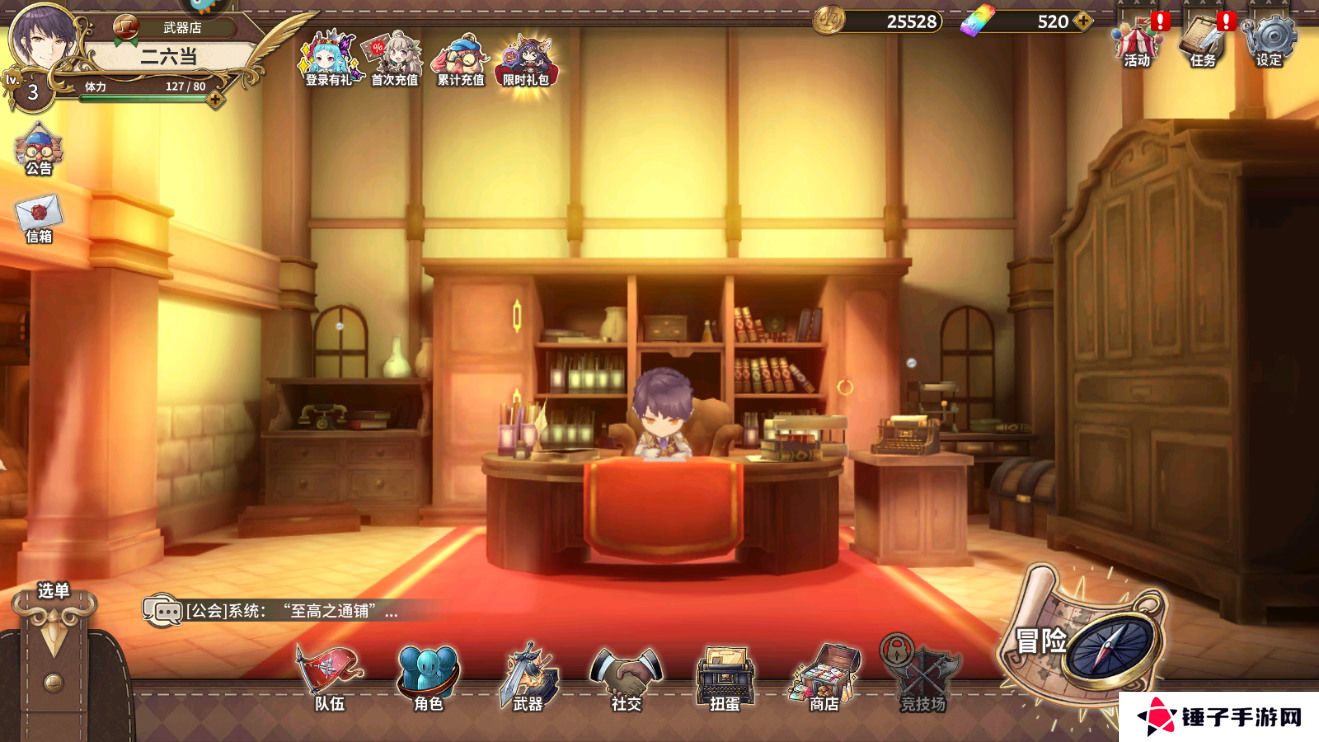Screen dimensions: 1319x742
Task: Open the 扭蛋 gacha machine
Action: (724, 677)
